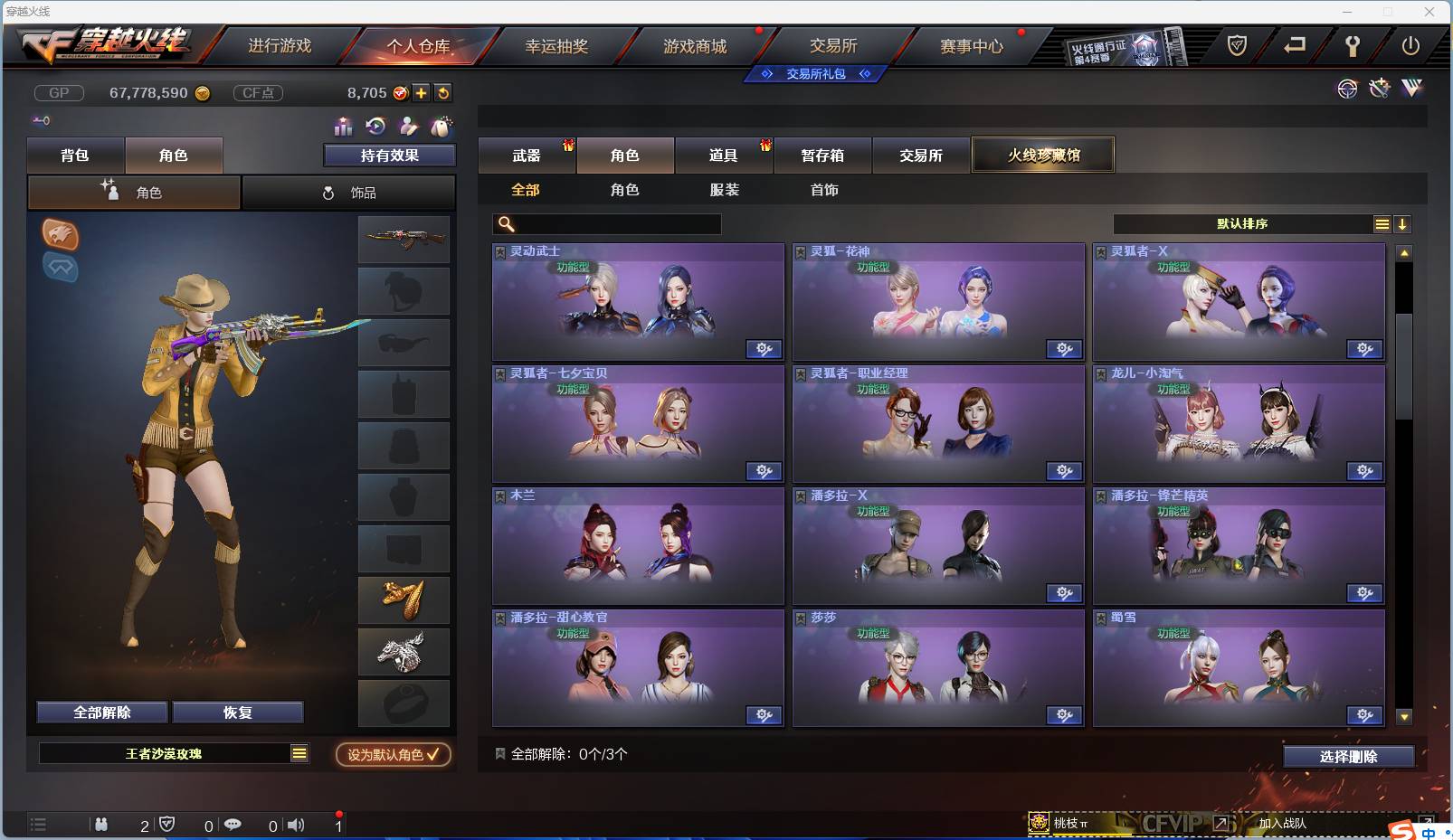Click the gear toggle on the 莎莎 character card

click(x=1065, y=715)
